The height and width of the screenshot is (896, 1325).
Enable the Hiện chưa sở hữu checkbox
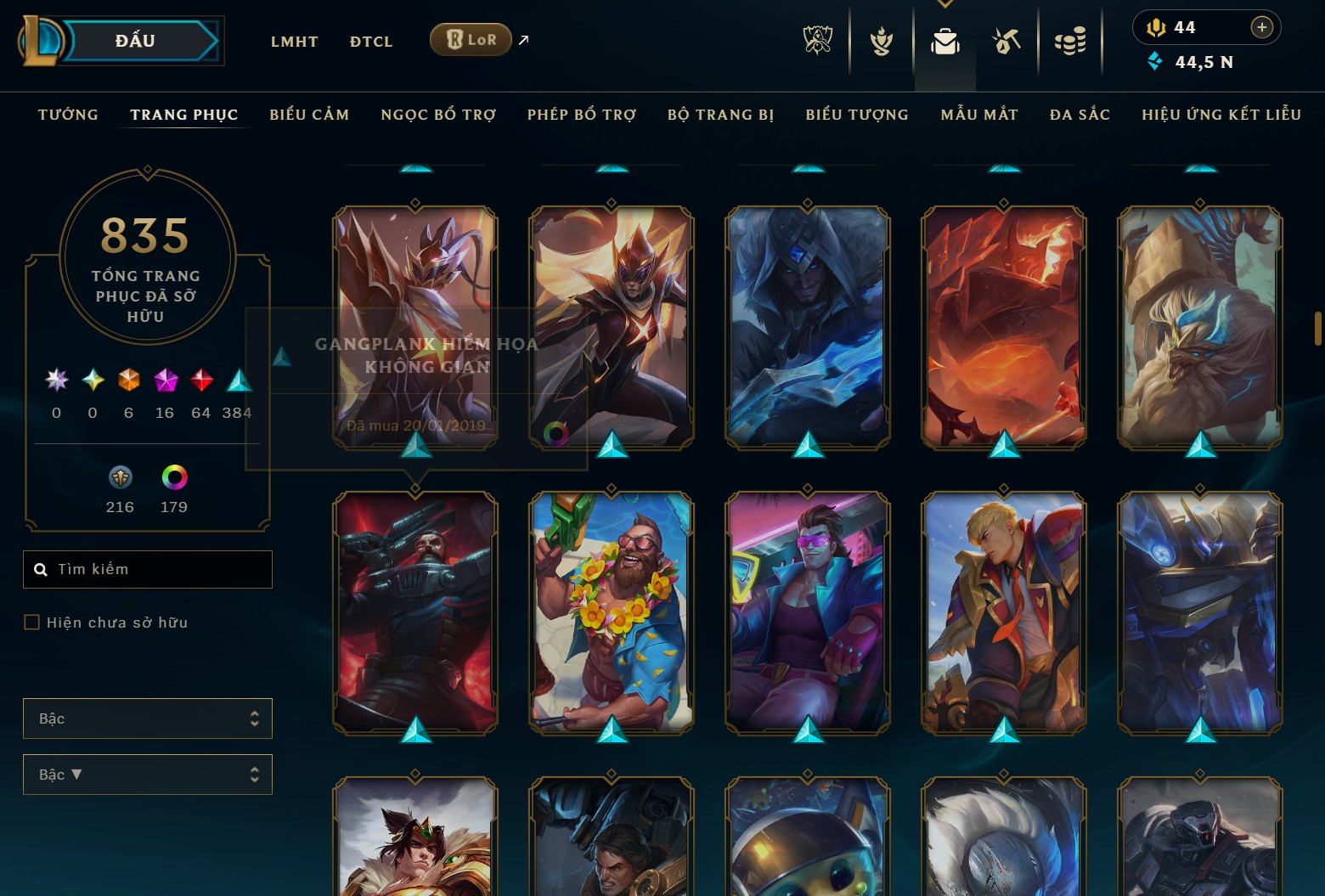pos(31,622)
